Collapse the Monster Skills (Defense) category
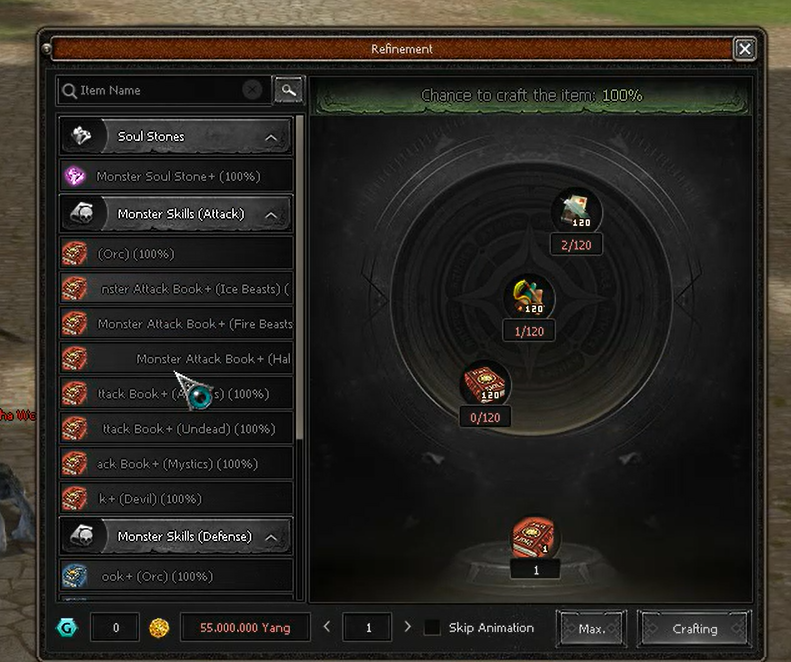The height and width of the screenshot is (662, 791). point(271,537)
